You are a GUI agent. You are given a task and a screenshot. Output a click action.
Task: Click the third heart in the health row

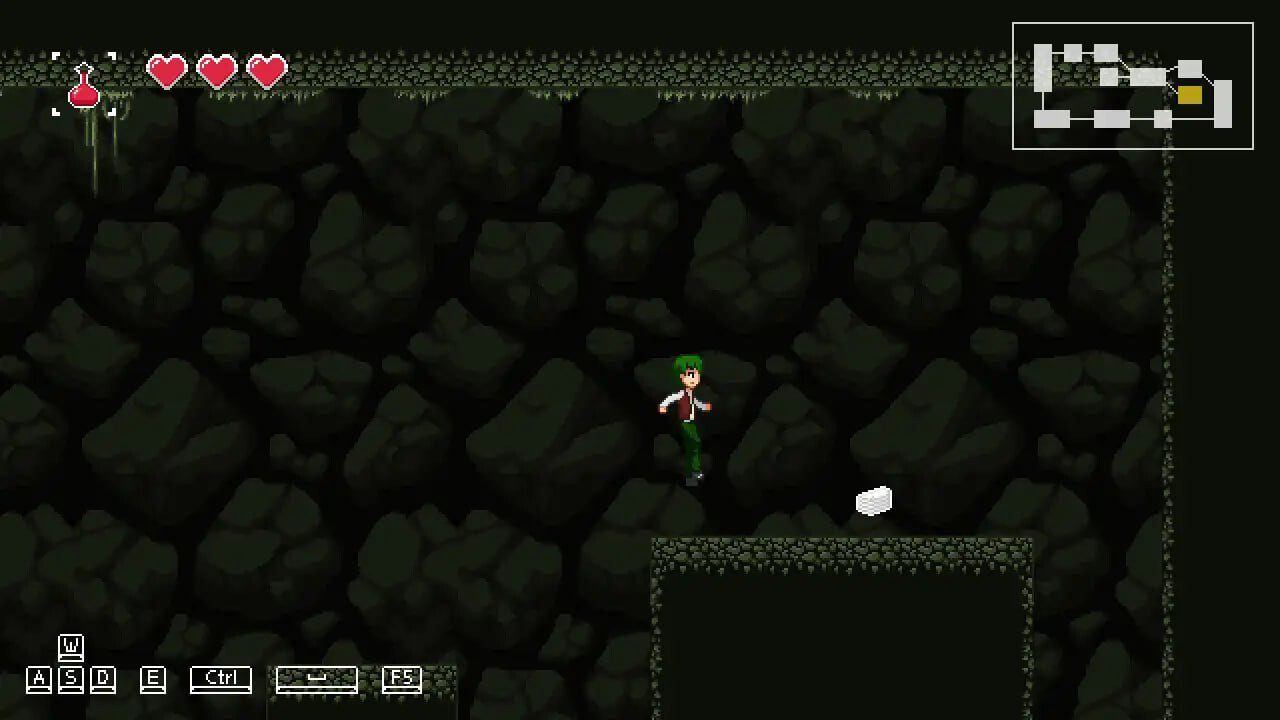pyautogui.click(x=265, y=71)
